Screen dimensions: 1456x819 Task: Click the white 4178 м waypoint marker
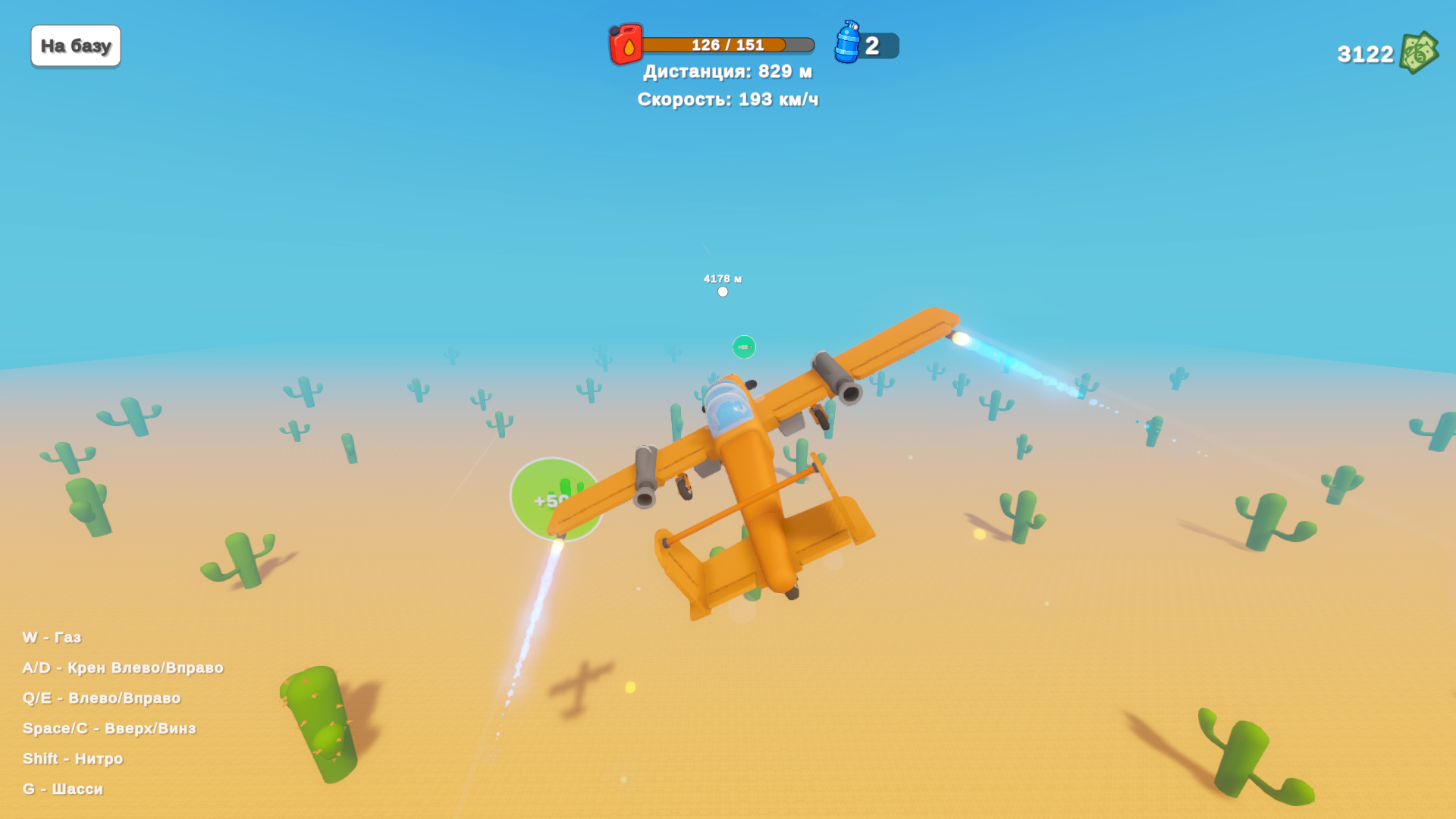(723, 292)
